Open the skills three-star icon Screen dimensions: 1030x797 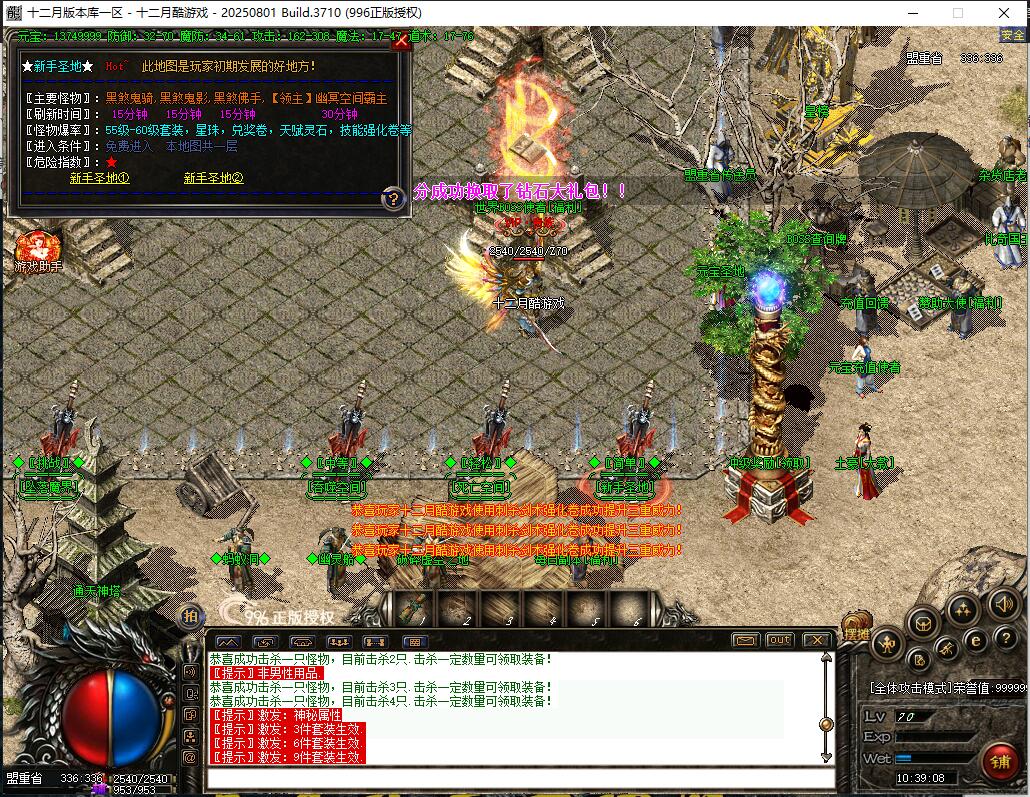pos(962,610)
